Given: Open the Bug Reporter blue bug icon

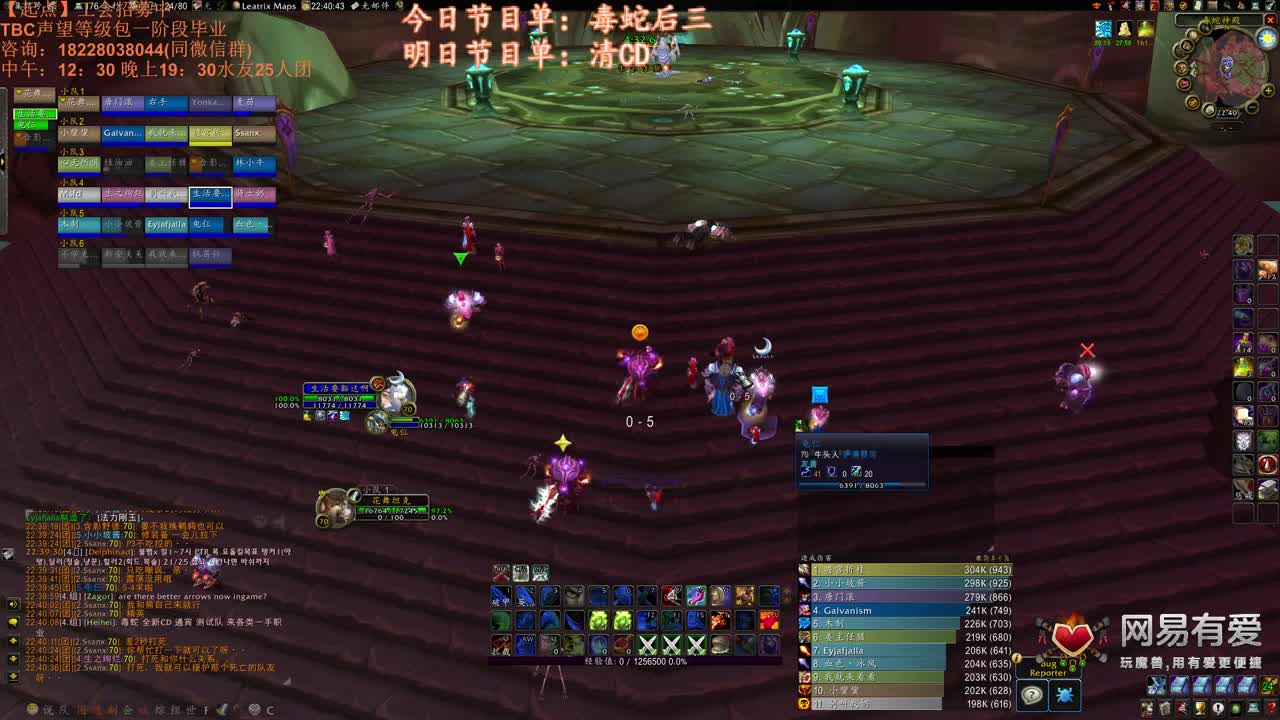Looking at the screenshot, I should click(1065, 696).
